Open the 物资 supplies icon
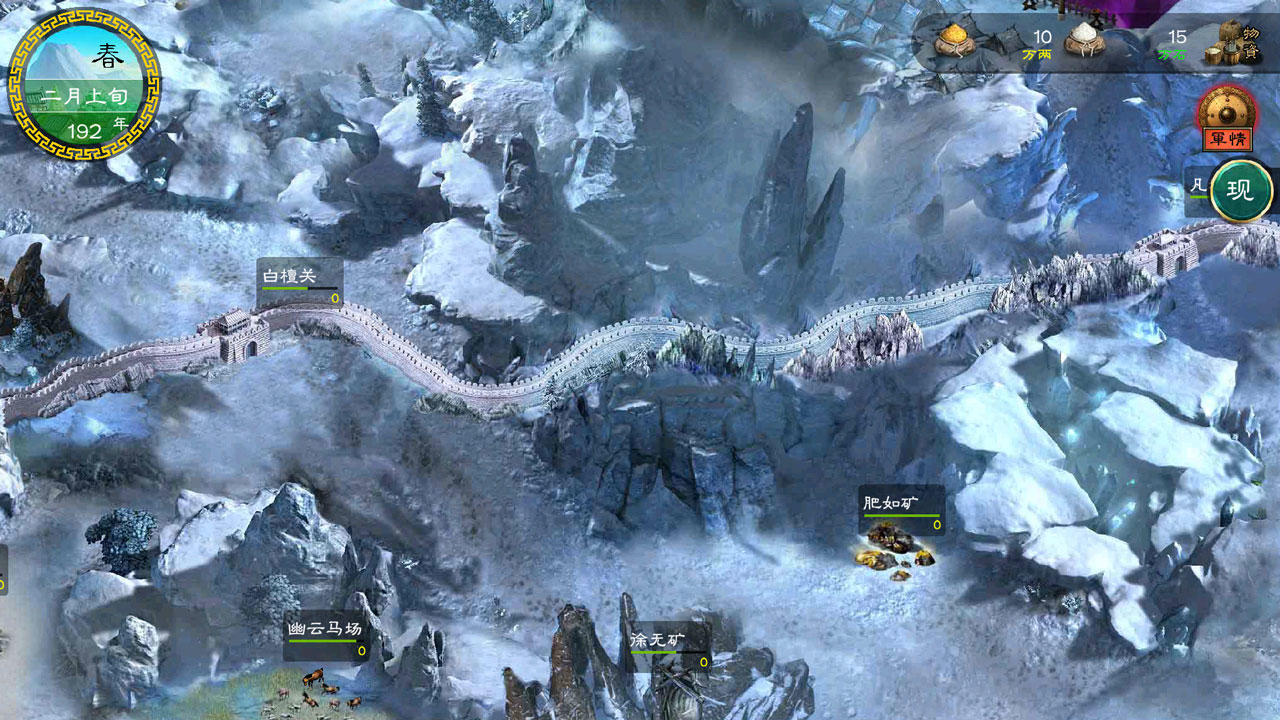Image resolution: width=1280 pixels, height=720 pixels. 1222,45
